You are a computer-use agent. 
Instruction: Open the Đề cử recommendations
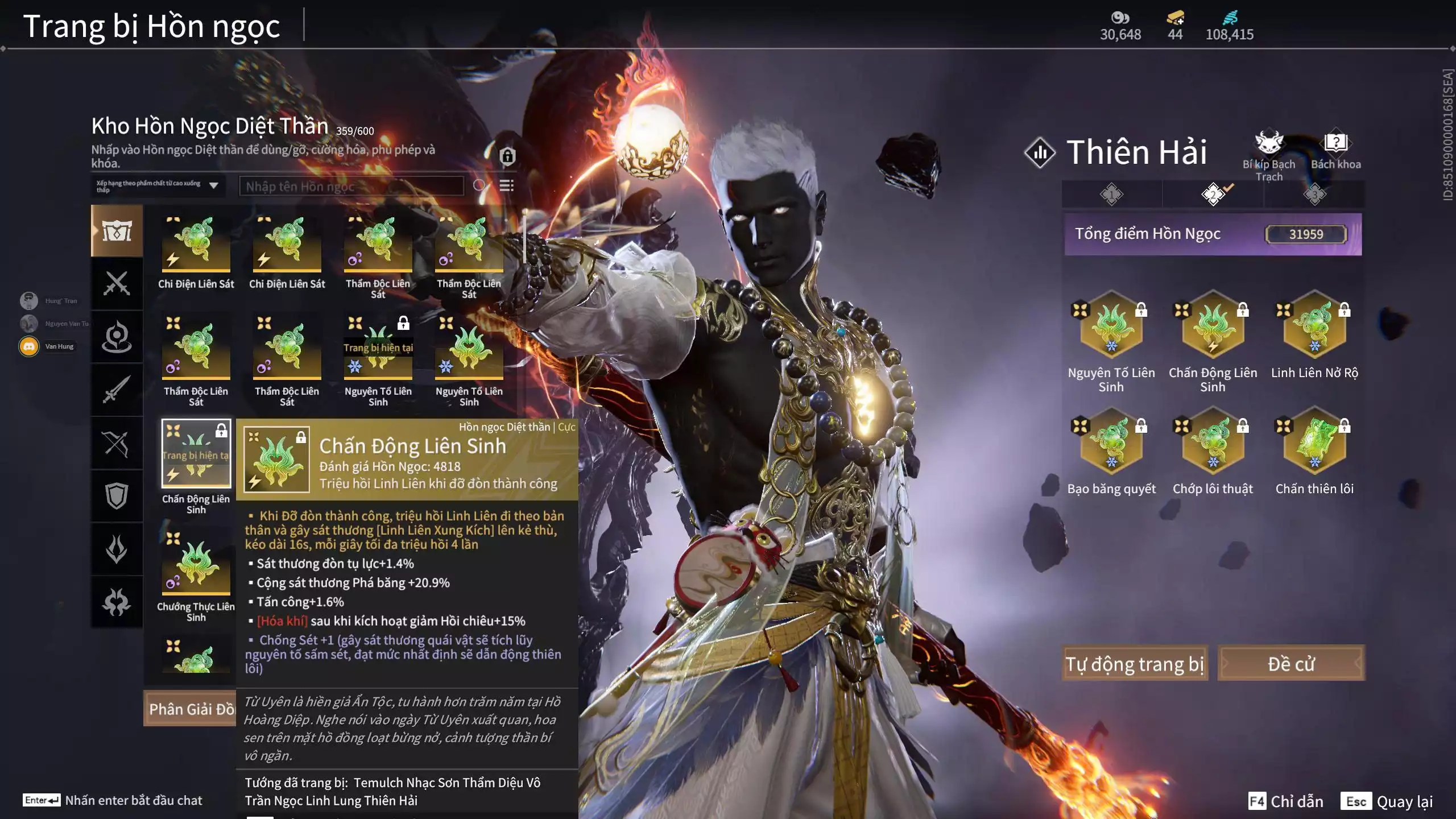tap(1290, 664)
